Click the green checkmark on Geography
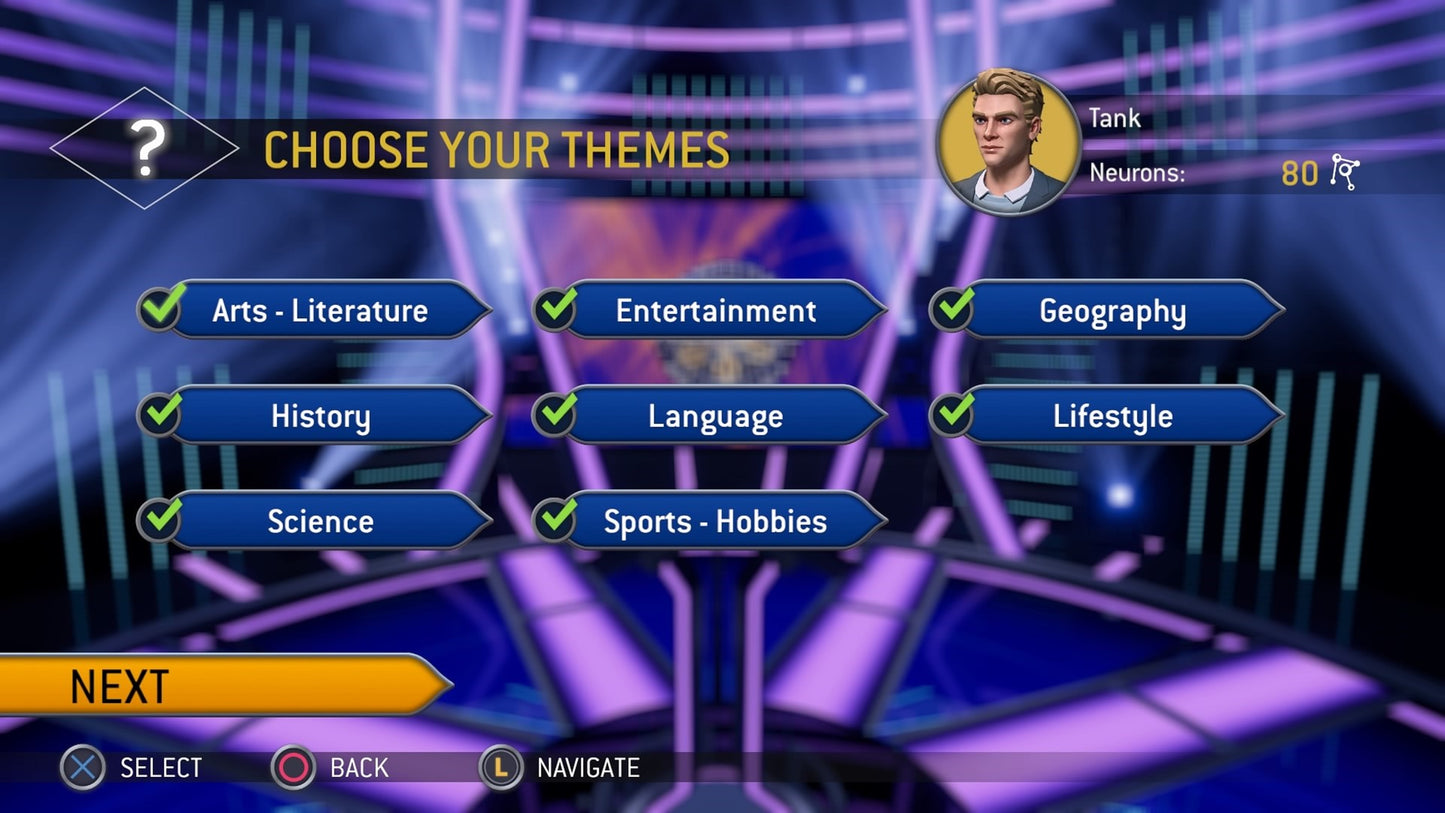The width and height of the screenshot is (1445, 813). pos(951,309)
